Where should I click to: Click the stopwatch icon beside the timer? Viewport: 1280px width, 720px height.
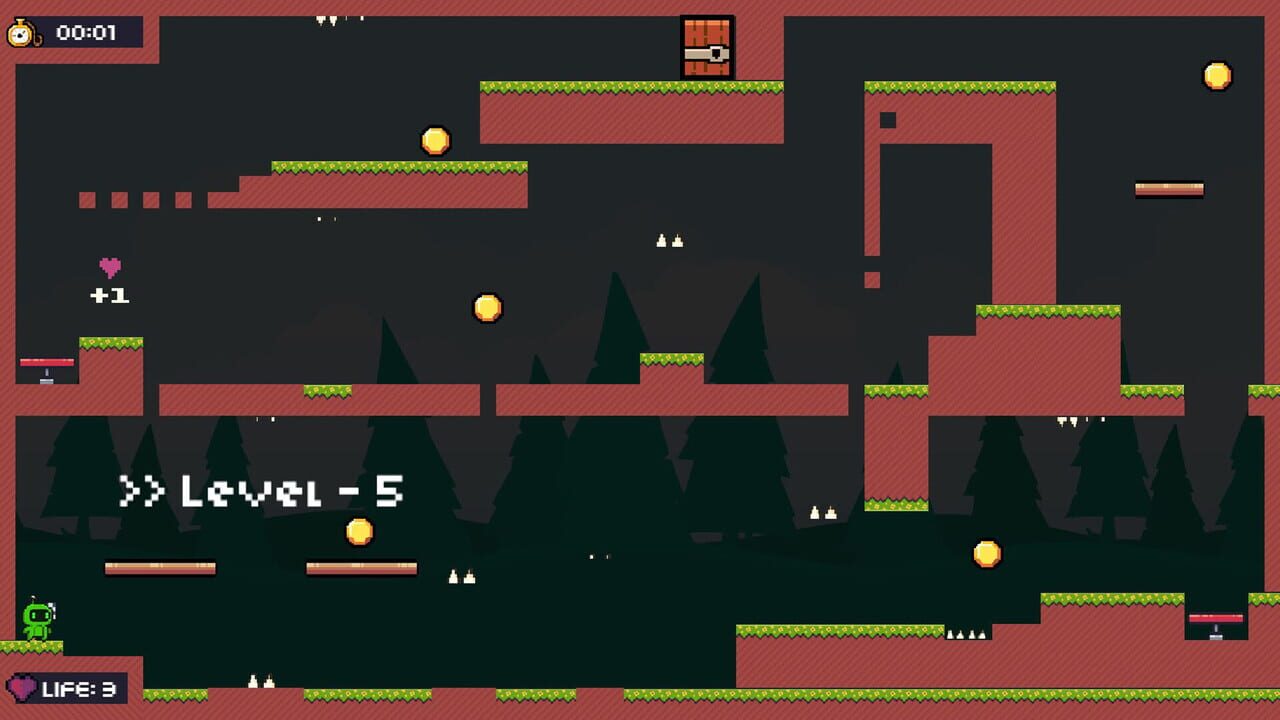[x=27, y=31]
